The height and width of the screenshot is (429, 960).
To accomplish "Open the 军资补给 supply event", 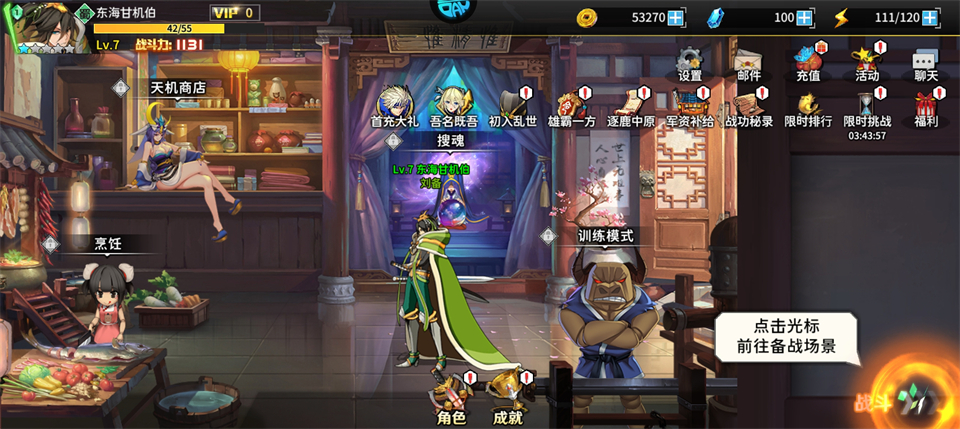I will click(690, 106).
